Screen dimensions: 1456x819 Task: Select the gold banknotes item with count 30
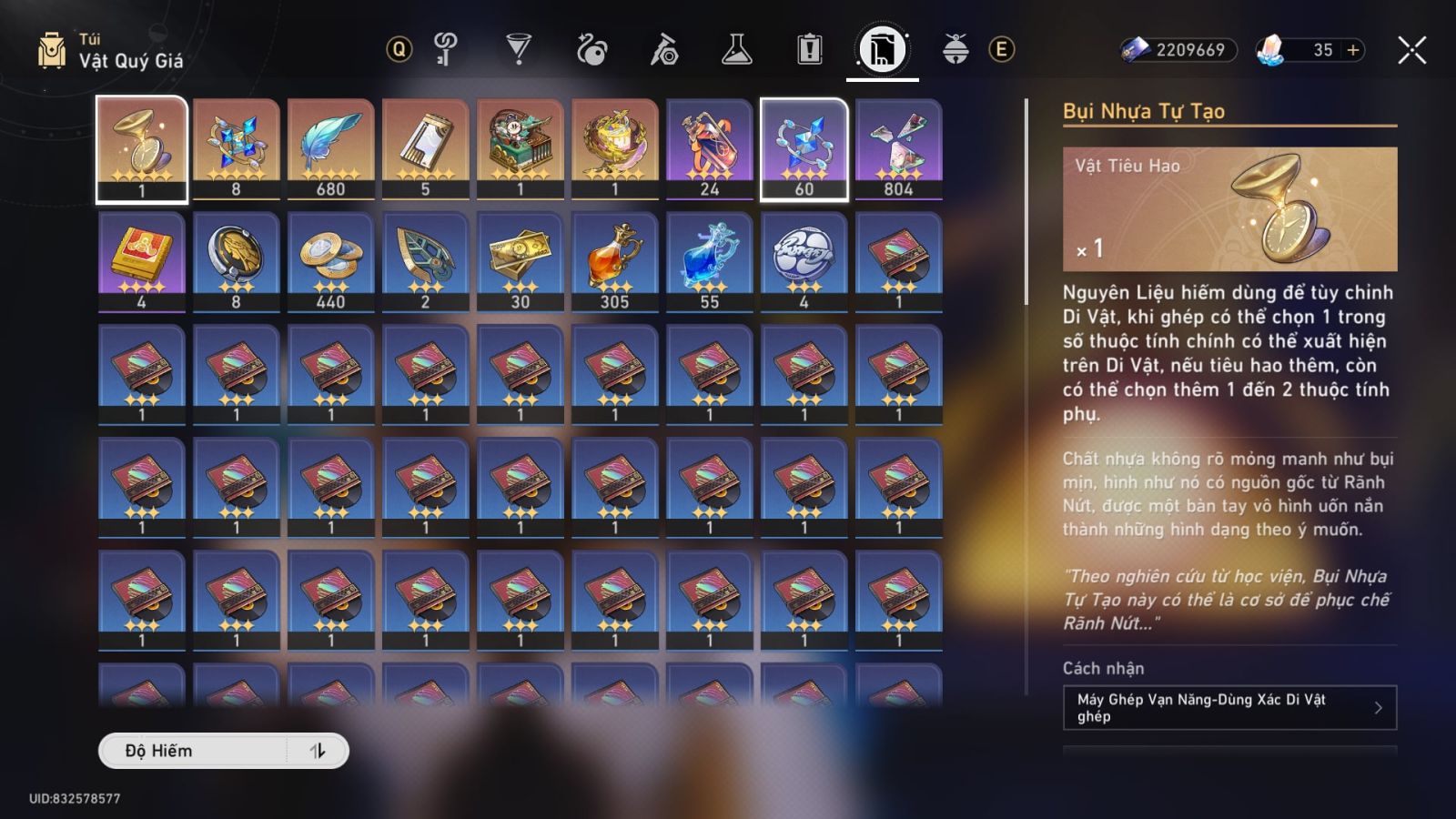520,261
